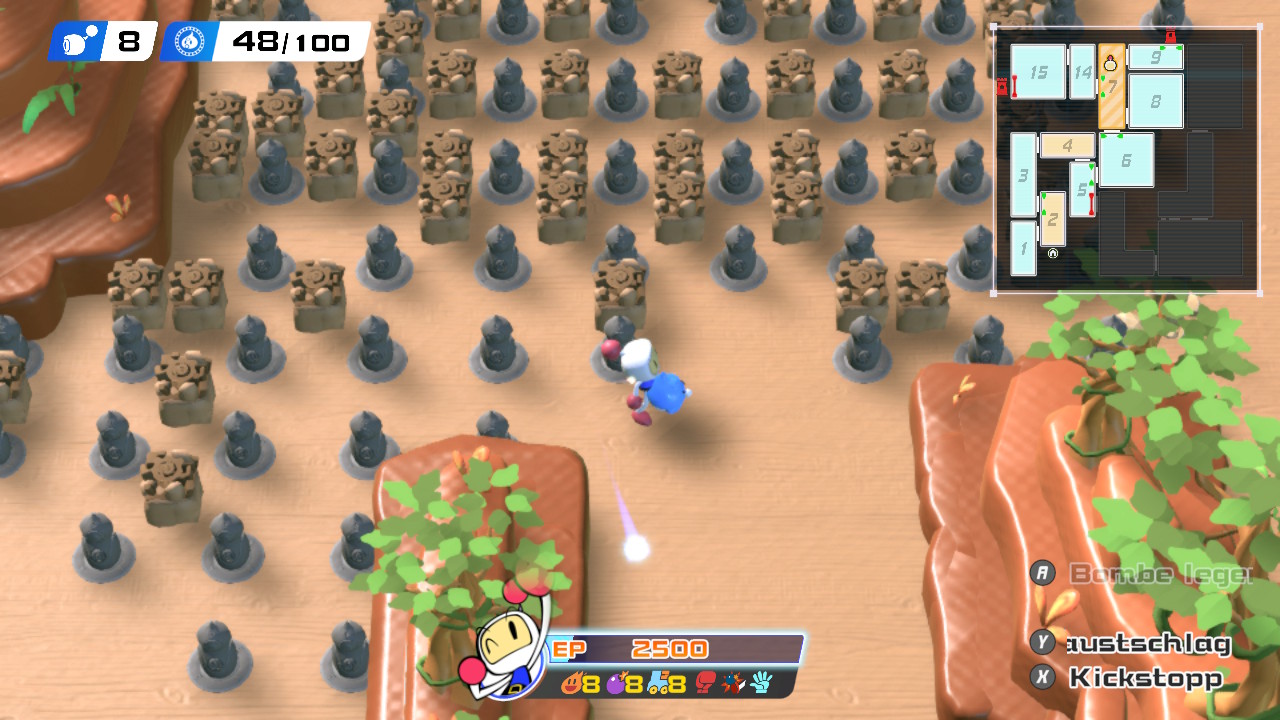This screenshot has height=720, width=1280.
Task: Click room 15 on the minimap
Action: (x=1038, y=72)
